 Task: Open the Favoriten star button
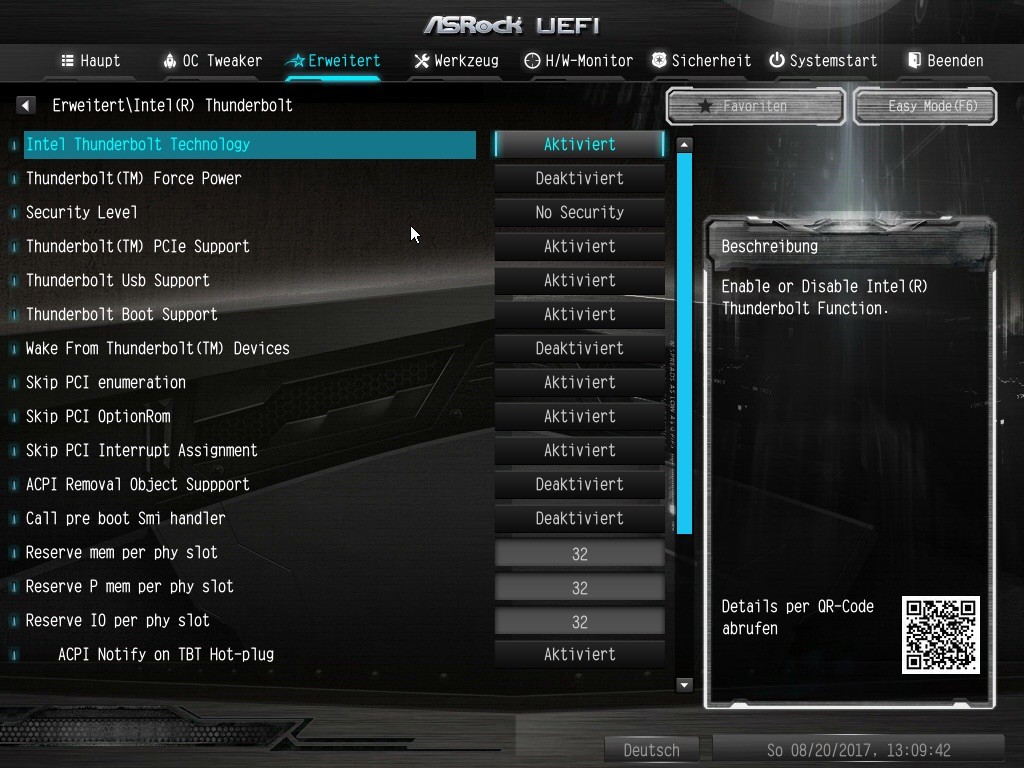[x=755, y=106]
